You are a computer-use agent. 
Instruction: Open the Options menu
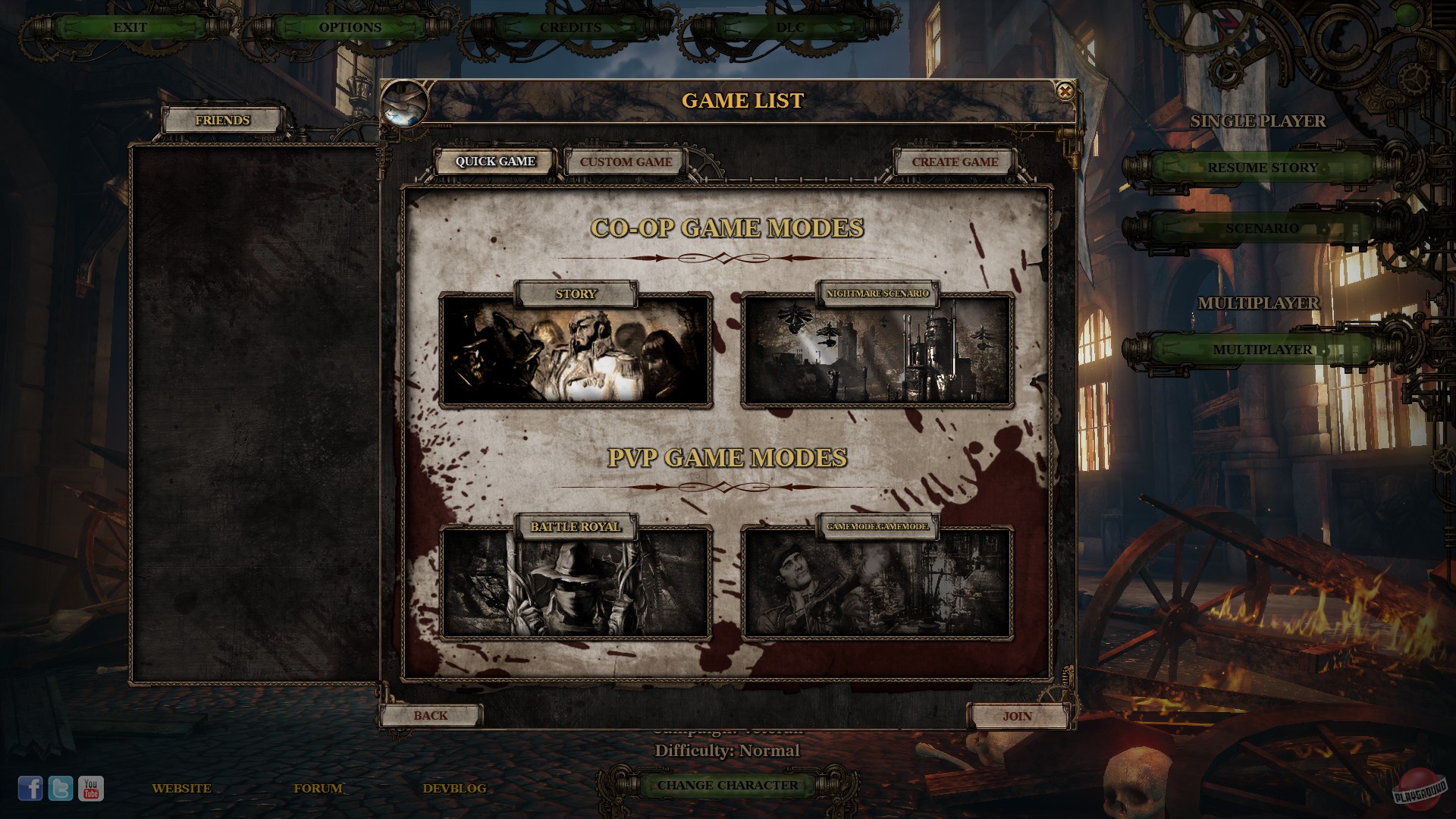(x=351, y=26)
